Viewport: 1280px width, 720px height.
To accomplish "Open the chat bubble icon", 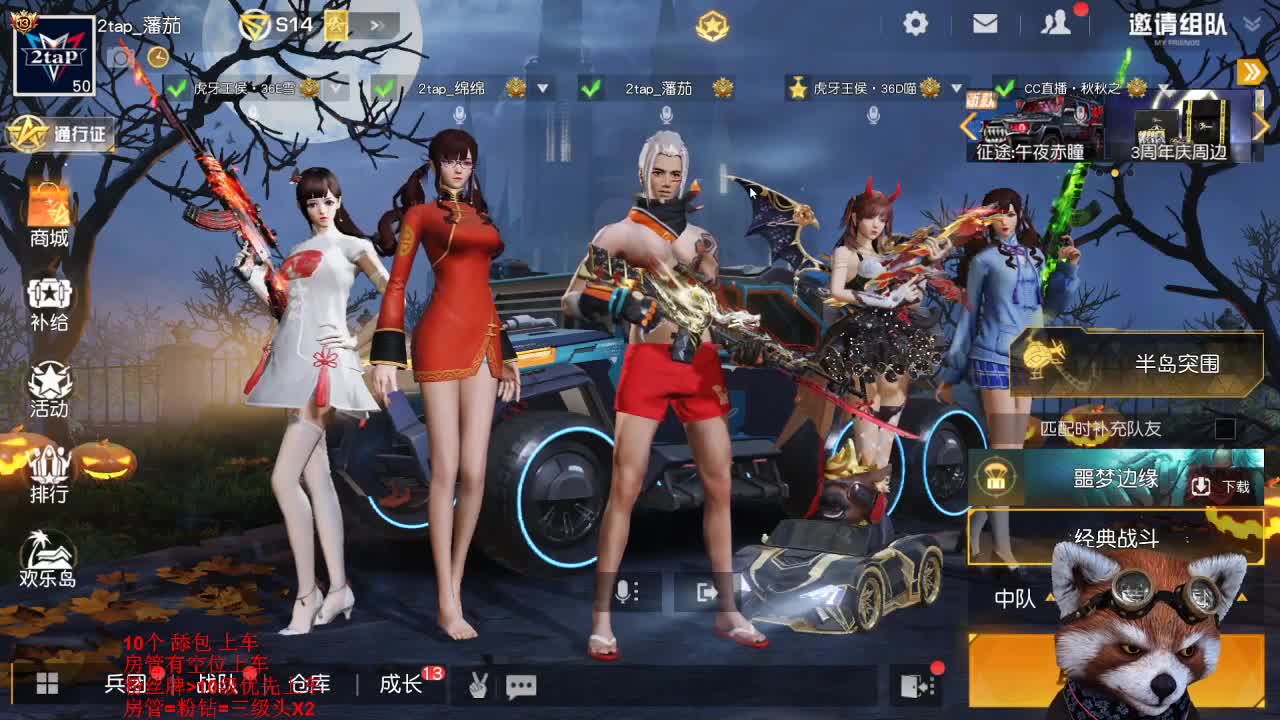I will (x=524, y=686).
